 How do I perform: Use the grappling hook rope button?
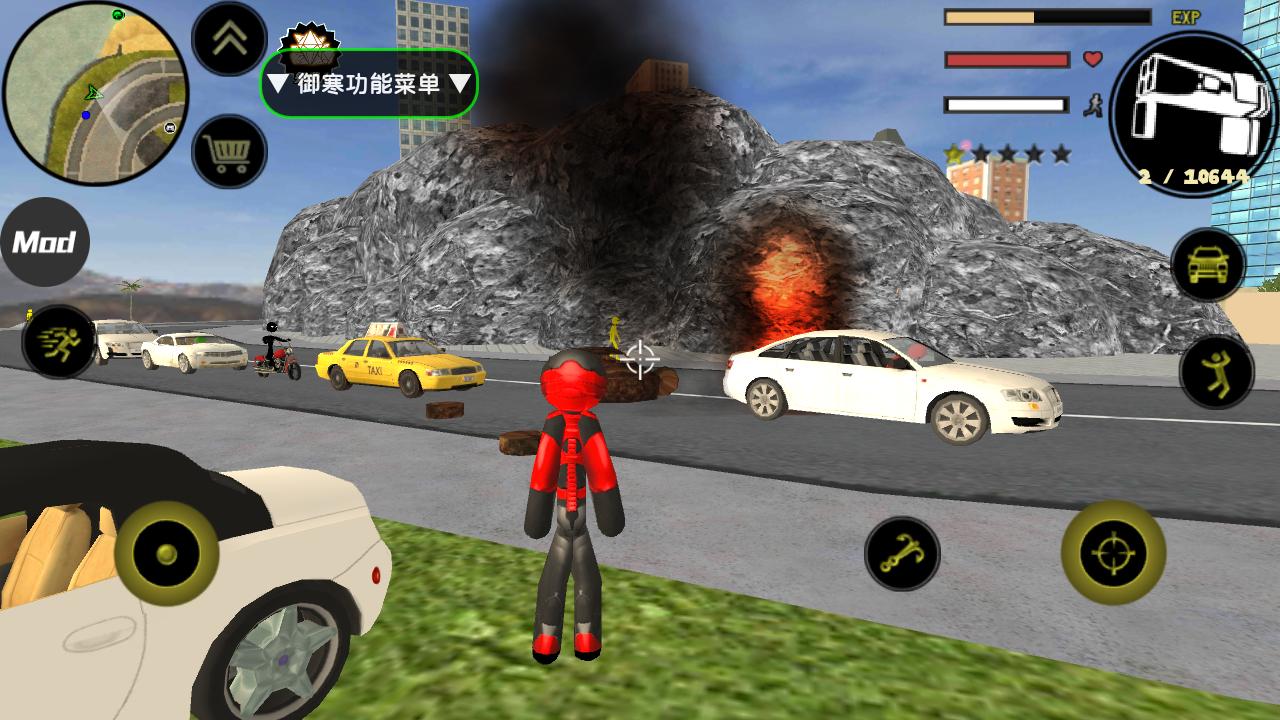click(902, 553)
